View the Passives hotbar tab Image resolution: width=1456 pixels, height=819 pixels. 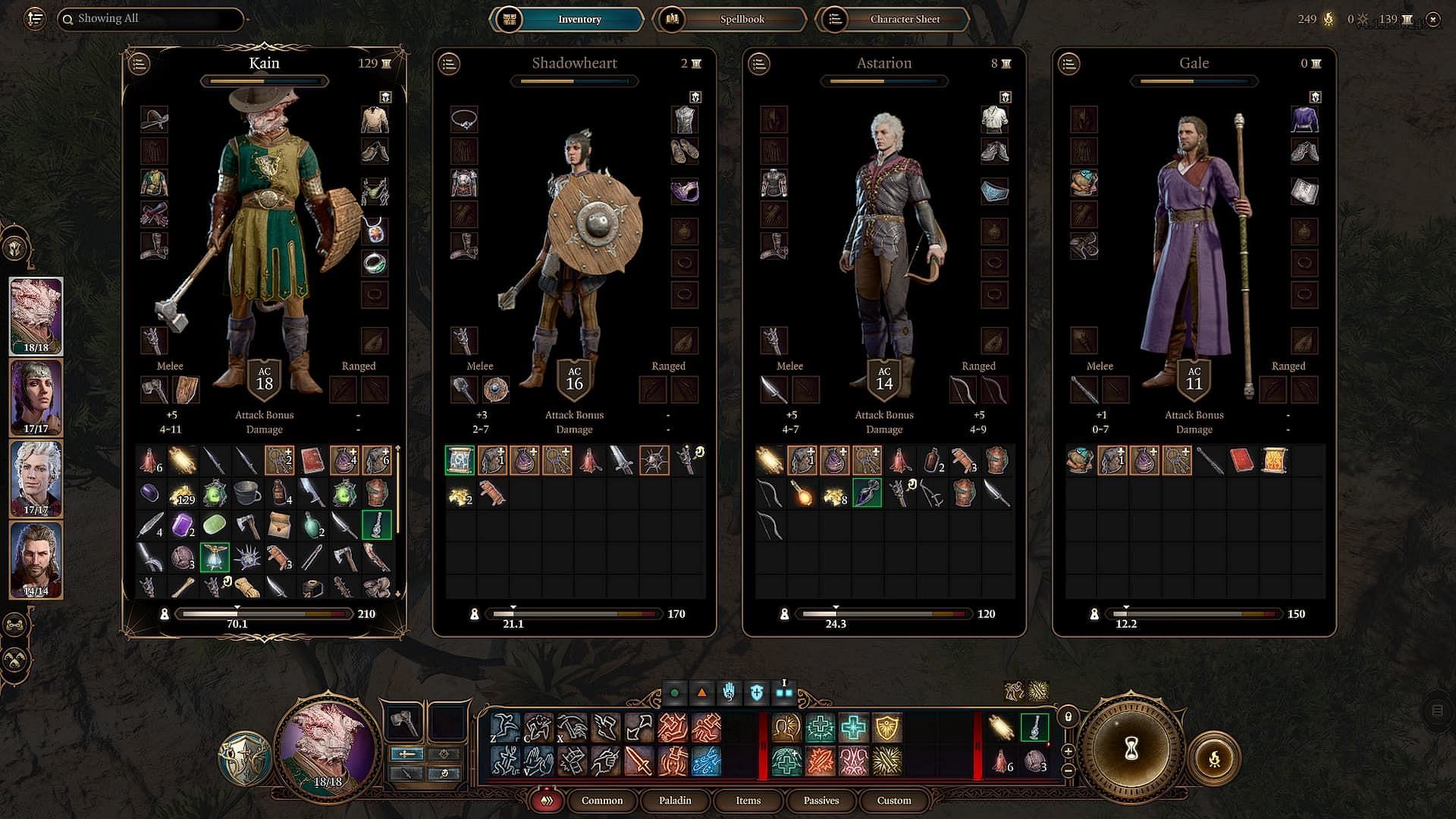(x=821, y=800)
